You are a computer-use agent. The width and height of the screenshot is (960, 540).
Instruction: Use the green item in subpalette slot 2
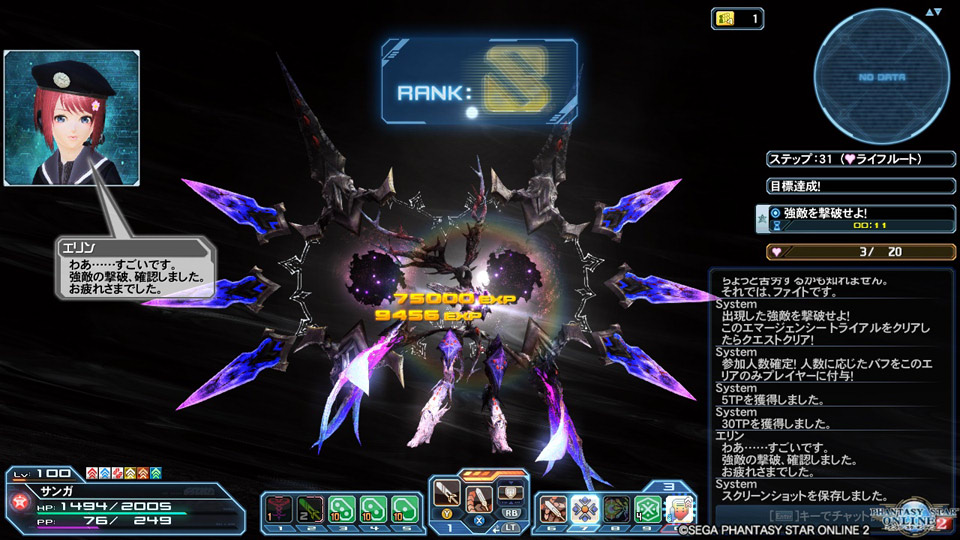coord(312,509)
